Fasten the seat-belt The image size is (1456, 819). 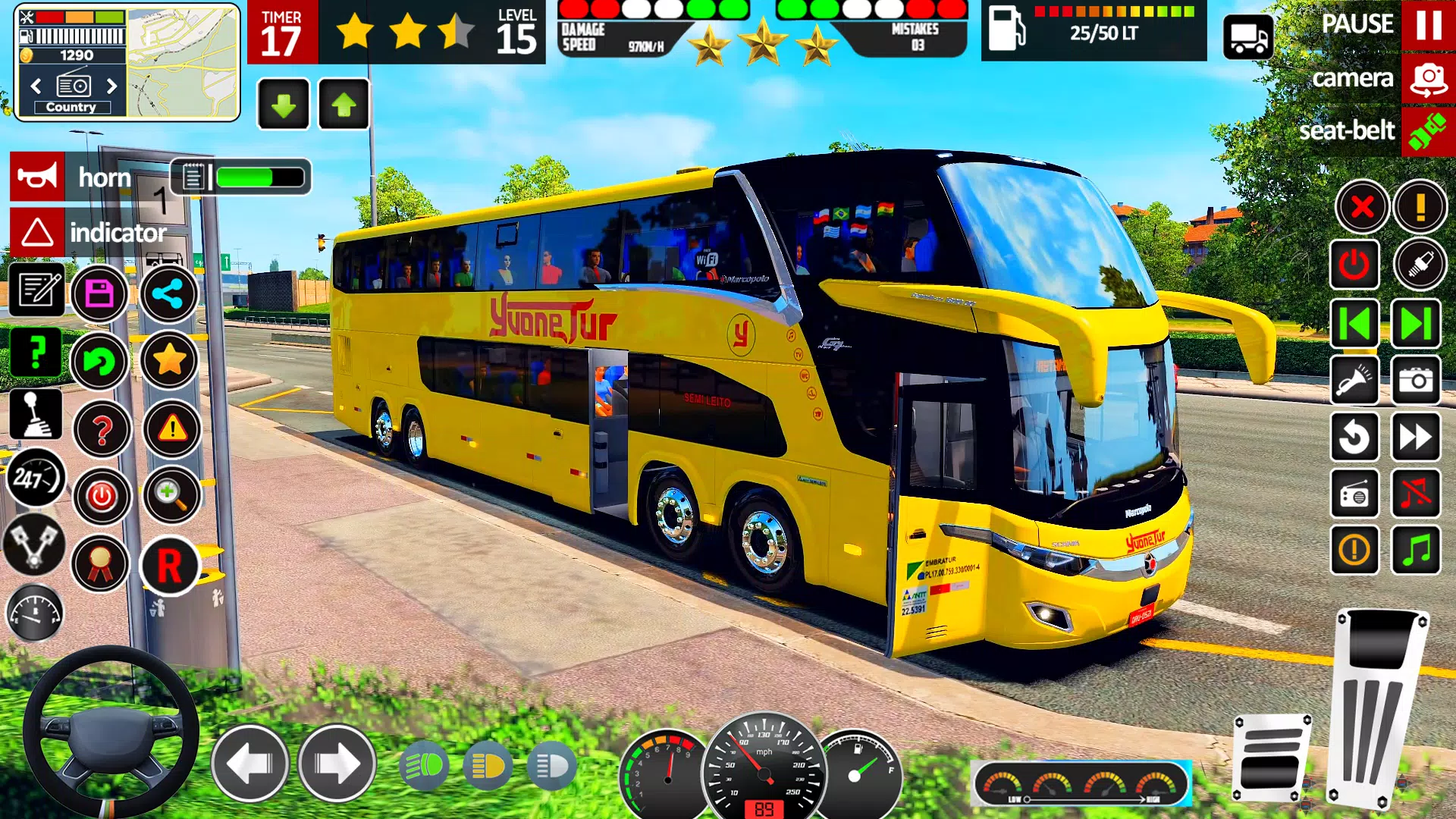point(1428,131)
